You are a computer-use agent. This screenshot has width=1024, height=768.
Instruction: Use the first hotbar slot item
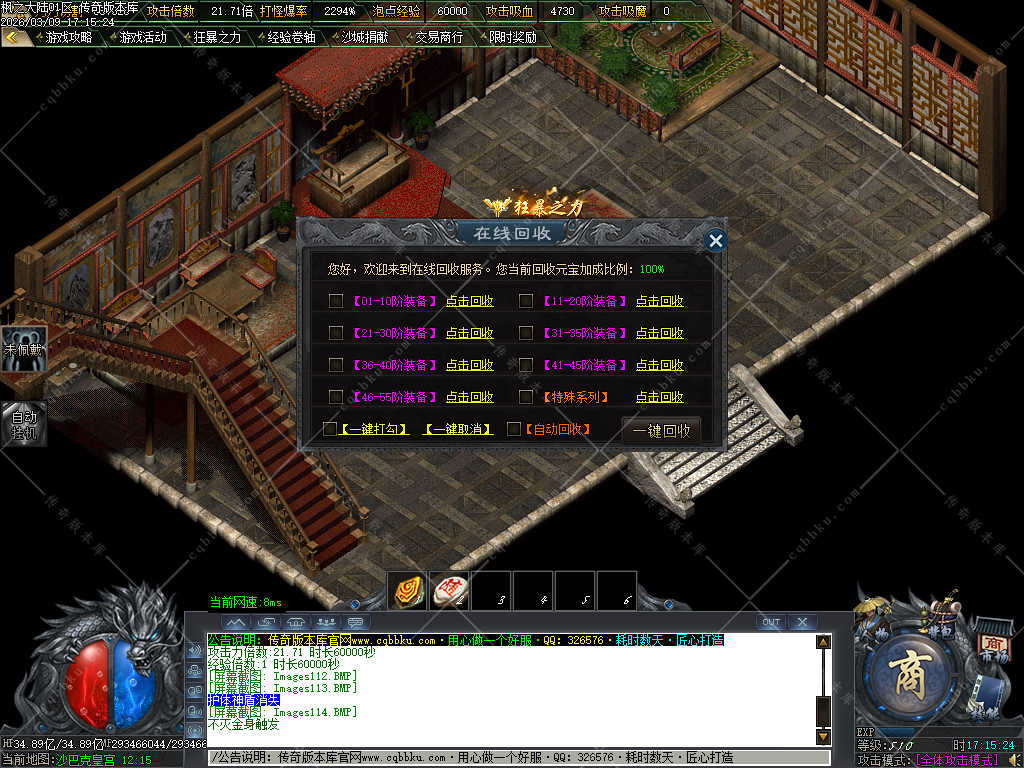click(x=407, y=591)
